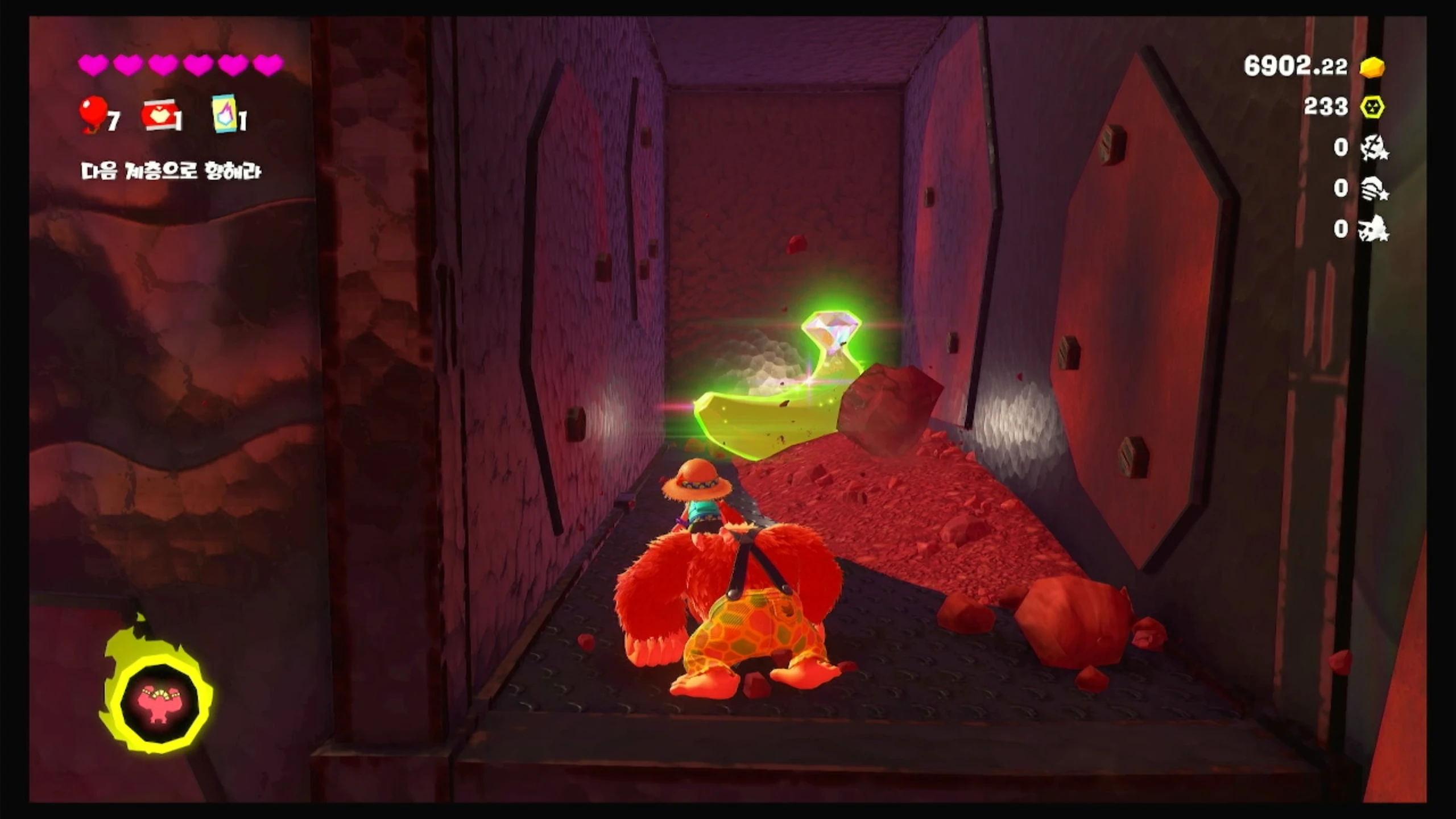Click the cracked leaf-shaped fossil icon
This screenshot has width=1456, height=819.
(x=1374, y=148)
